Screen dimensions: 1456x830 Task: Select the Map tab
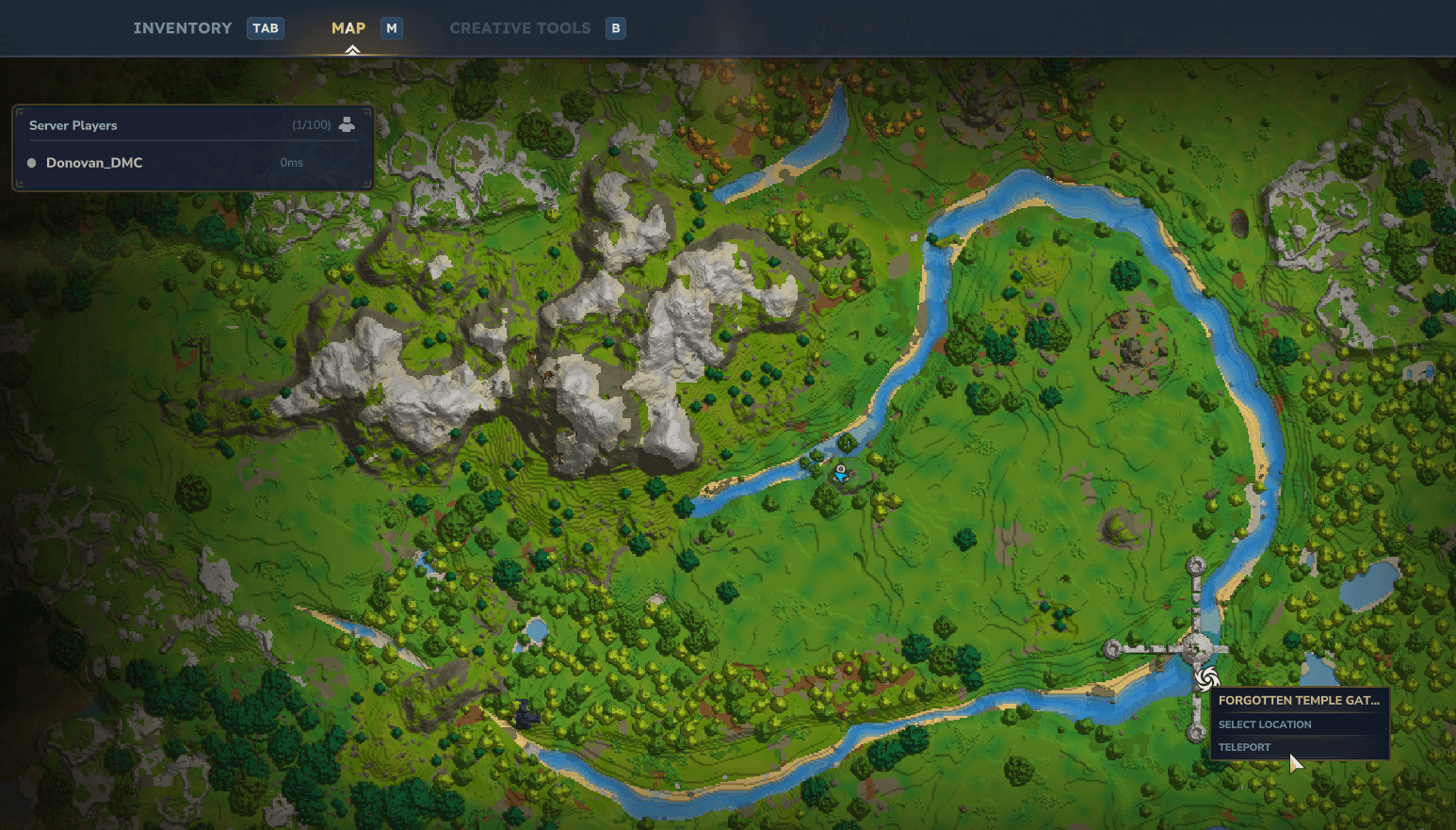point(348,28)
